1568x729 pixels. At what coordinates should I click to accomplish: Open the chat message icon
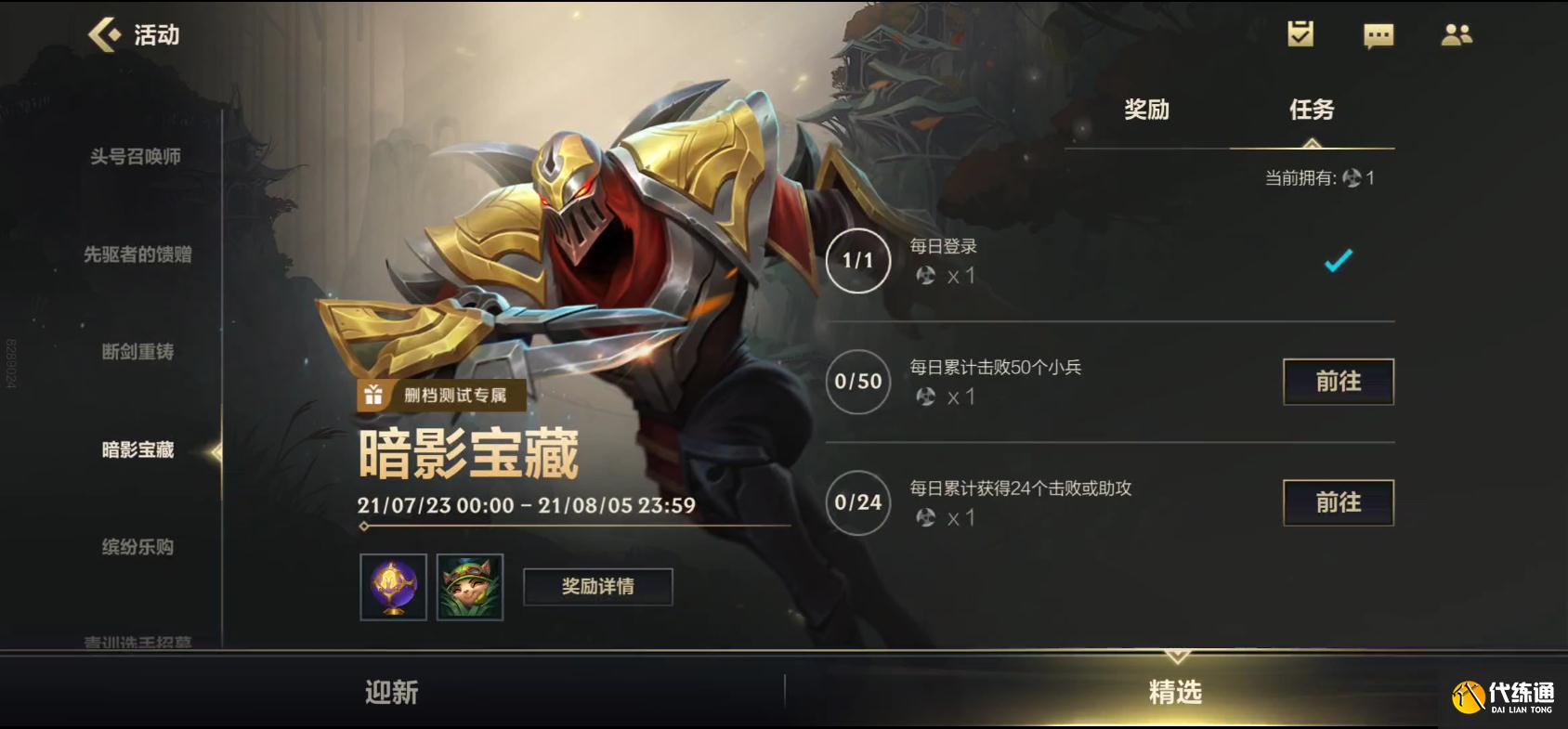point(1380,34)
